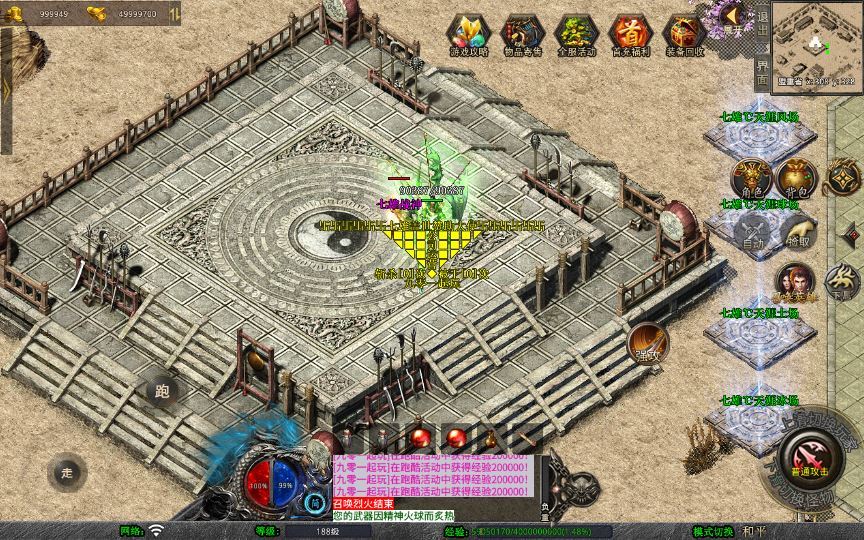The height and width of the screenshot is (540, 864).
Task: Activate the 弹技 skill button
Action: 647,343
